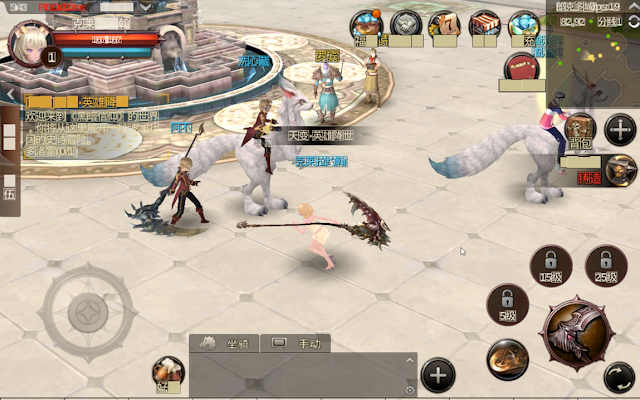The width and height of the screenshot is (640, 400).
Task: Tap the skill slot locked until level 15
Action: pos(550,265)
